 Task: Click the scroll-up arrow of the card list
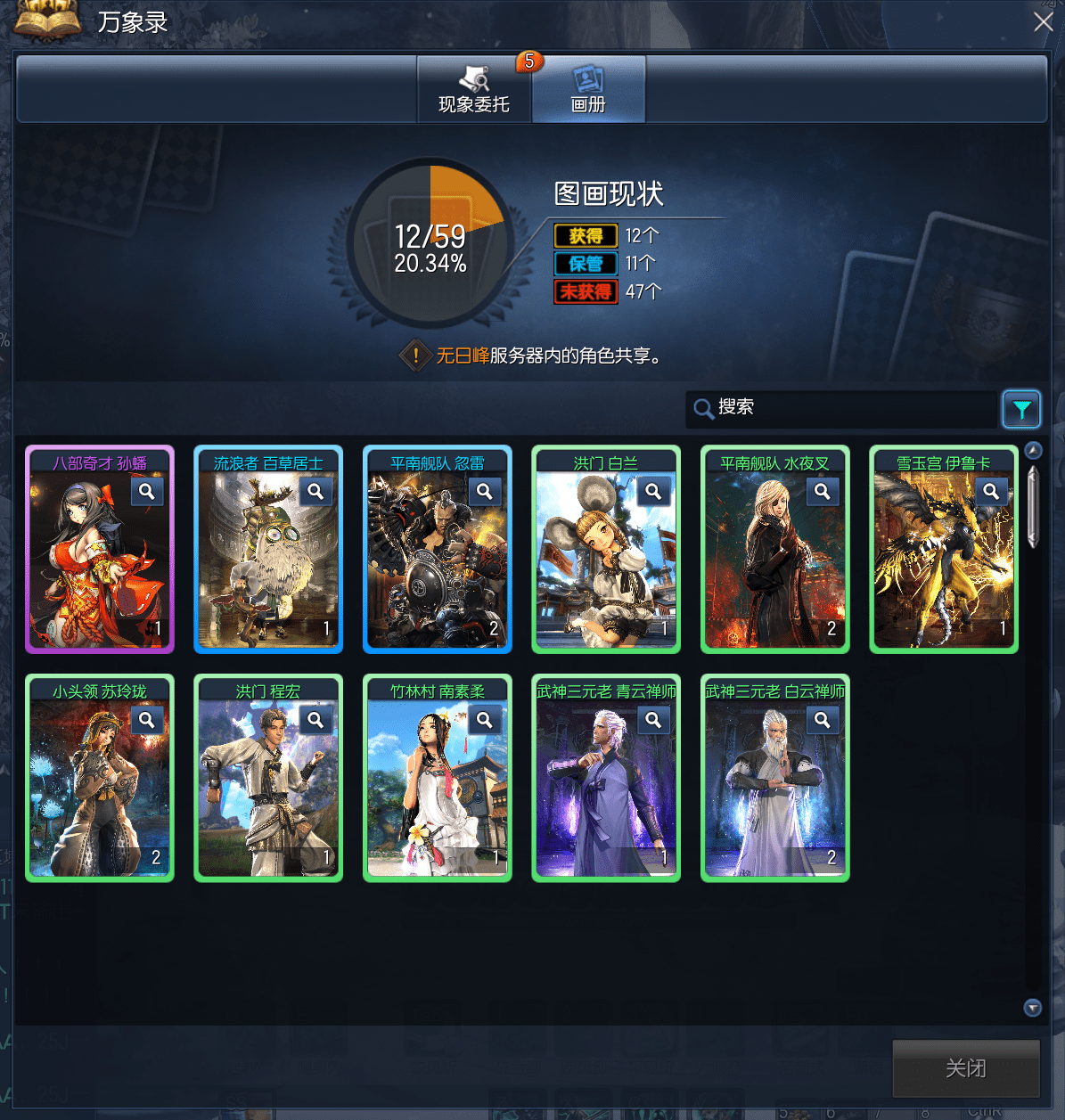(x=1033, y=450)
